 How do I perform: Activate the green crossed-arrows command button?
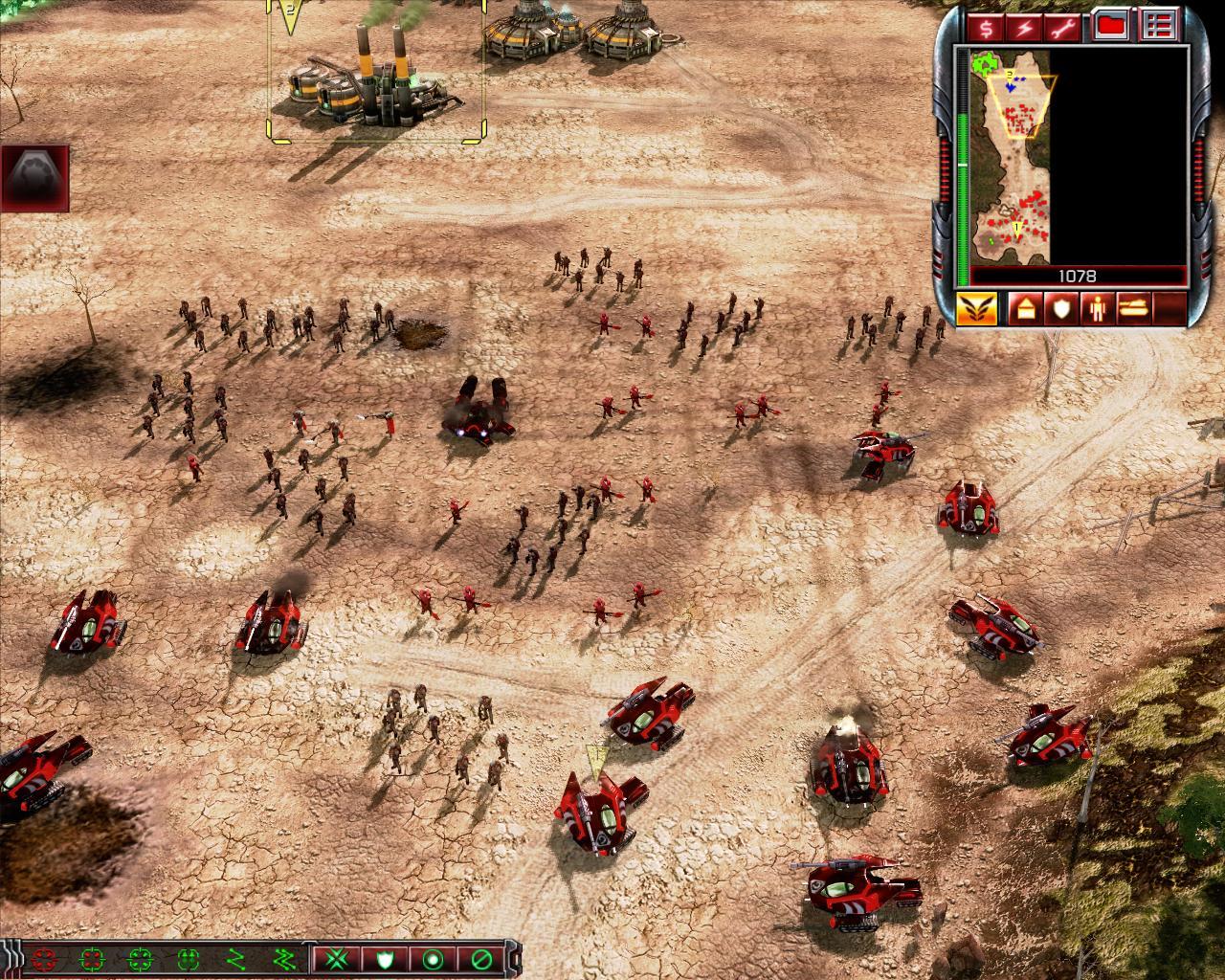(x=337, y=958)
